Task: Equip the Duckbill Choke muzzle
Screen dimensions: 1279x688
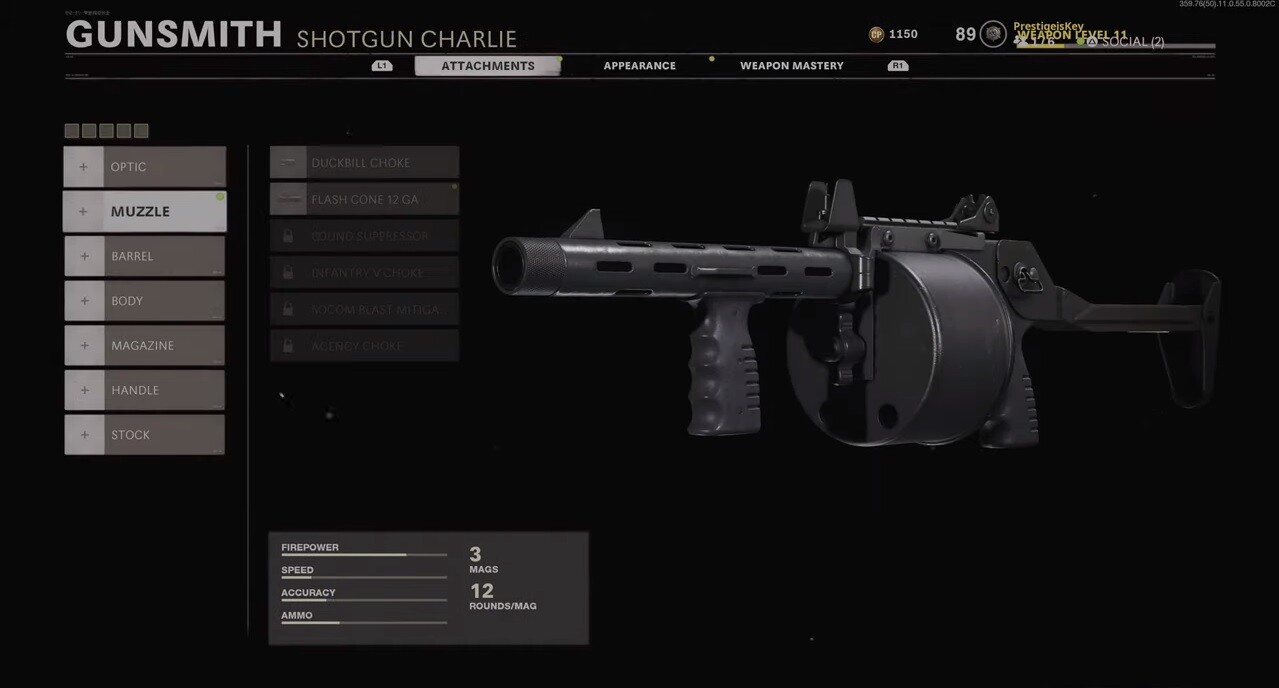Action: [364, 163]
